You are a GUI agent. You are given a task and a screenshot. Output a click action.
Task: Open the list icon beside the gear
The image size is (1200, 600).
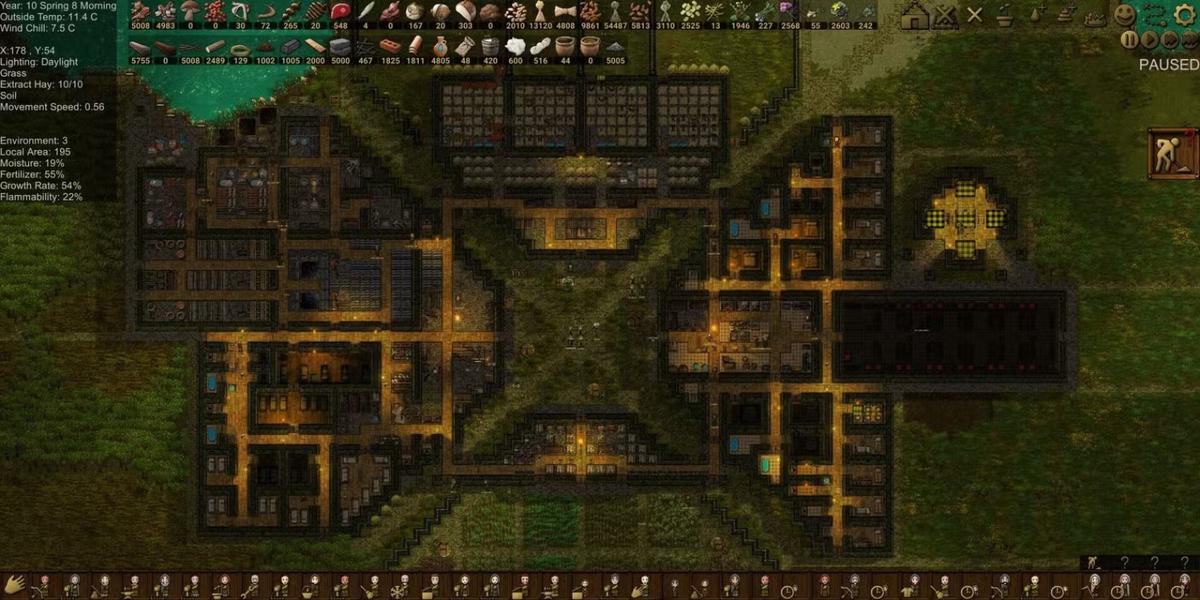coord(1156,15)
